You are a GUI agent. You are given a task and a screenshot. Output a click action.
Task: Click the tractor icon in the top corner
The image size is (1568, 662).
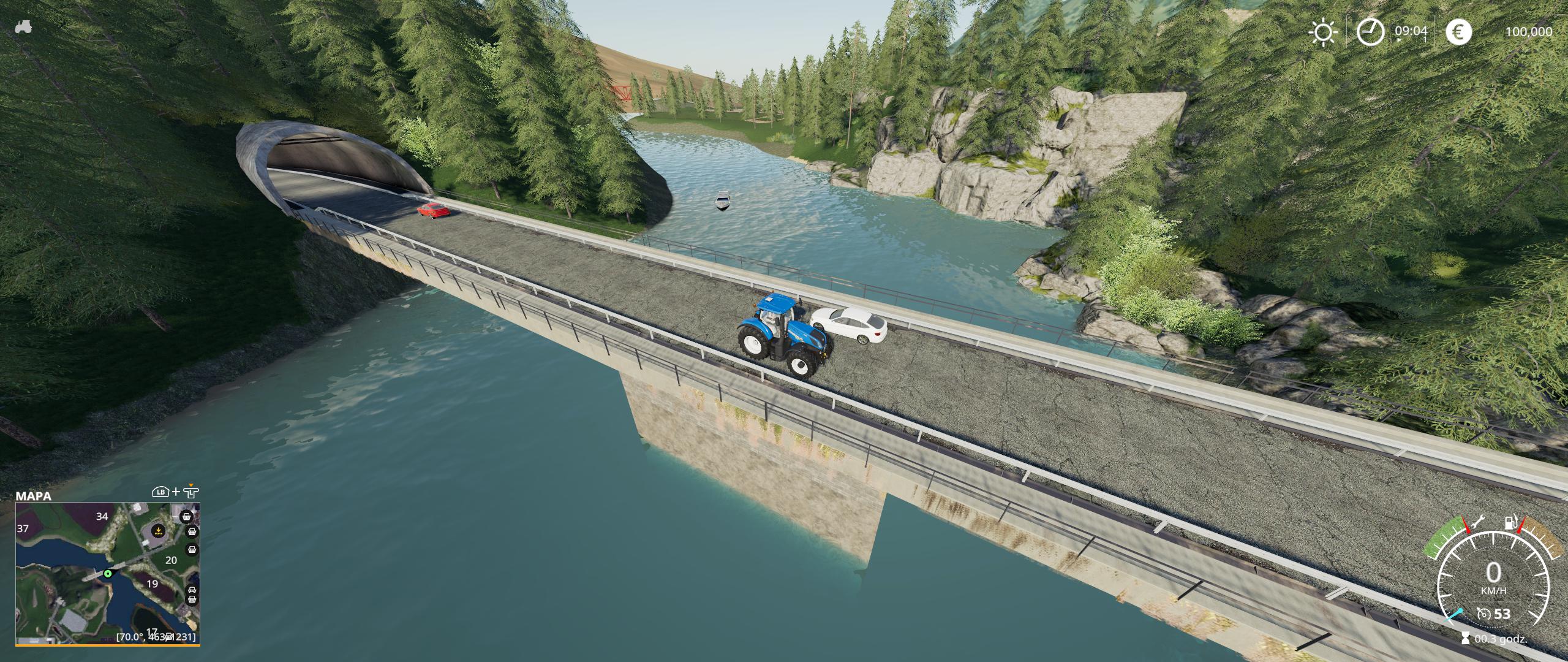point(23,28)
